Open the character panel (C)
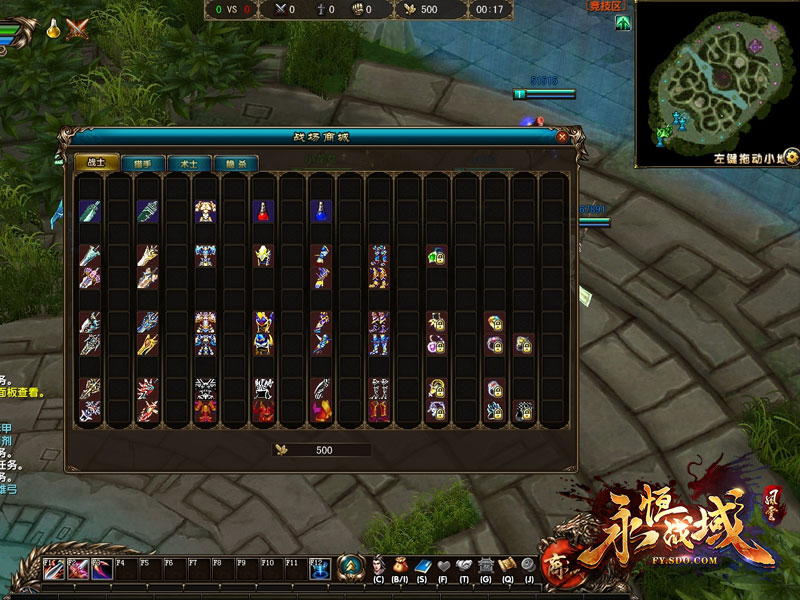 click(x=379, y=565)
